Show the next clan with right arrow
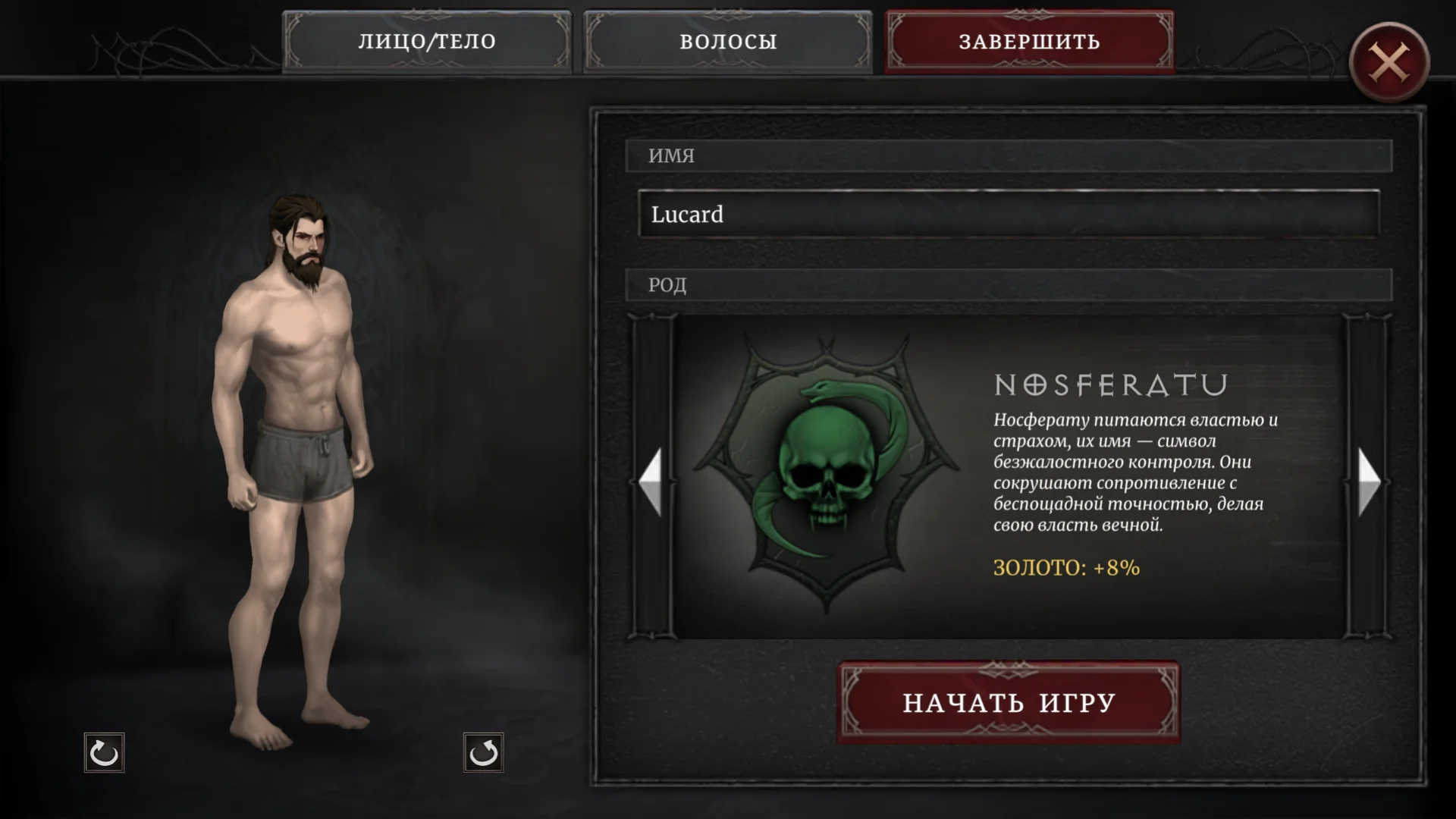1456x819 pixels. pyautogui.click(x=1368, y=481)
